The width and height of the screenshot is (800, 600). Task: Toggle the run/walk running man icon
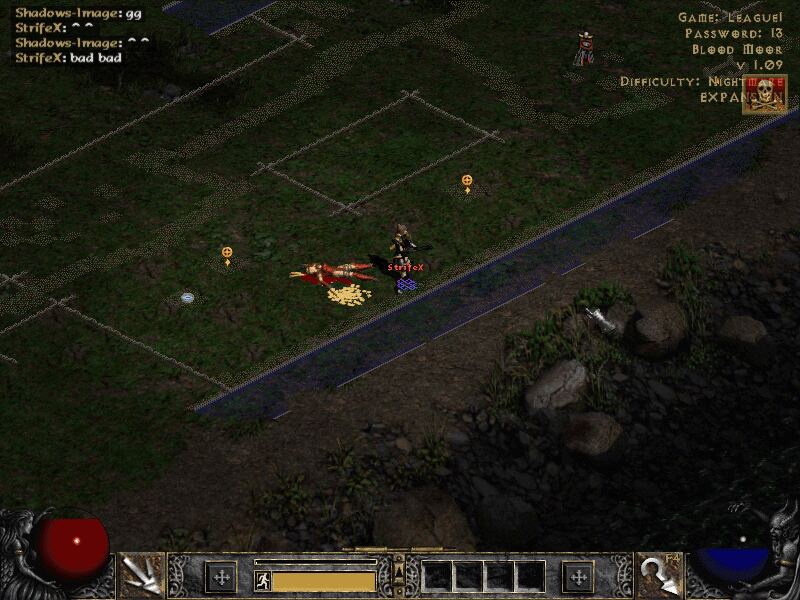263,580
